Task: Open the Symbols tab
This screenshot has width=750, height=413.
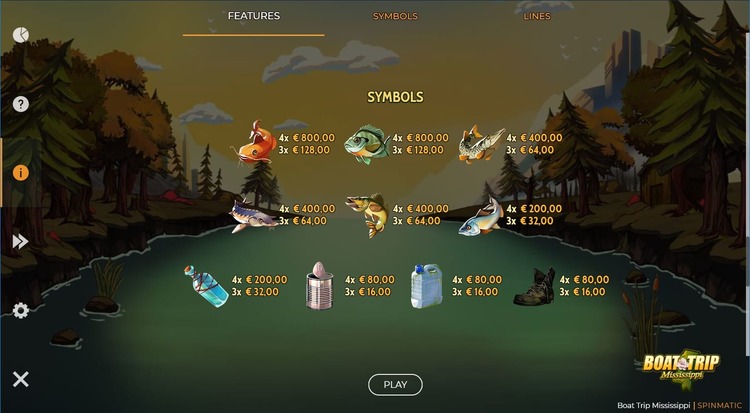Action: 395,16
